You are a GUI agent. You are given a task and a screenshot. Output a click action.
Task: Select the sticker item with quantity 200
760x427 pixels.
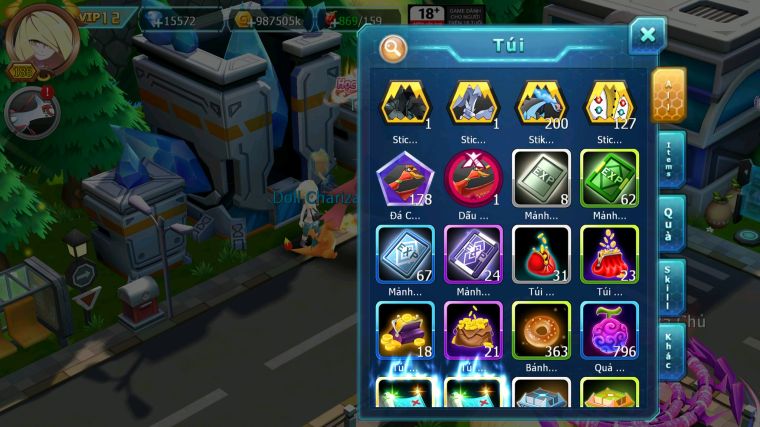(x=541, y=102)
